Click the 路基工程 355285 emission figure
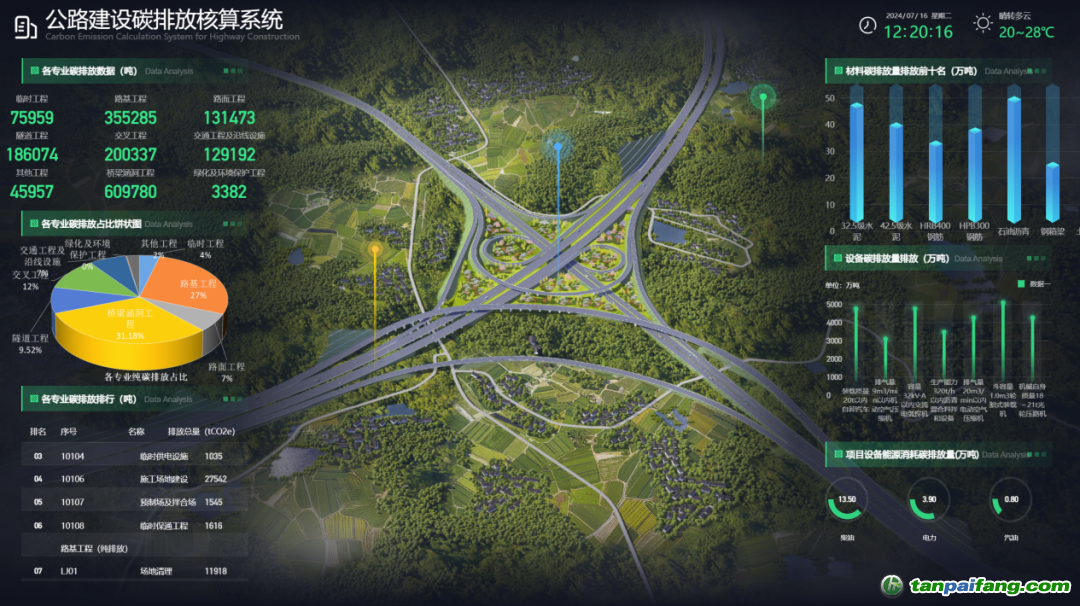 [130, 118]
